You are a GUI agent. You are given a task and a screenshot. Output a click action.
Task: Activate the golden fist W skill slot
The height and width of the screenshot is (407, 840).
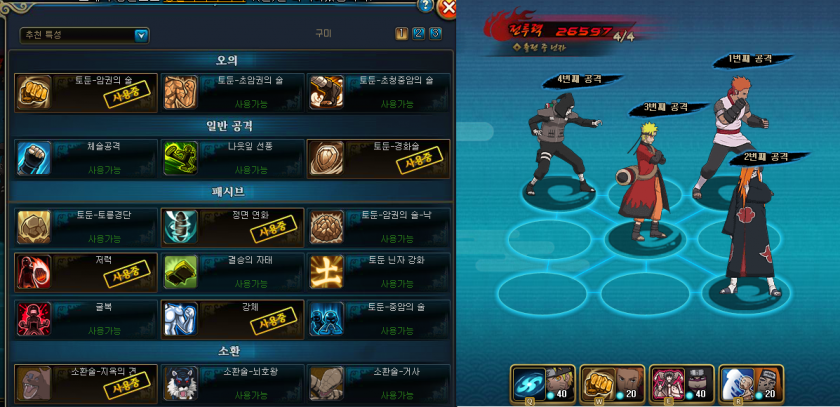click(x=597, y=383)
